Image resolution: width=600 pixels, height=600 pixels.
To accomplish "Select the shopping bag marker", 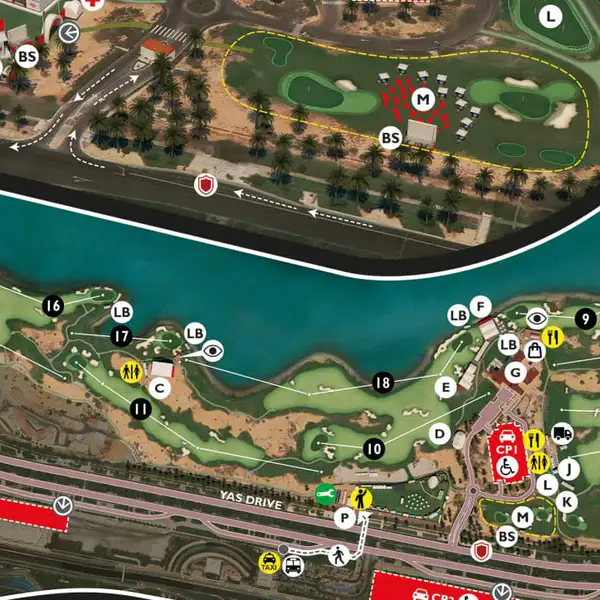I will [535, 349].
